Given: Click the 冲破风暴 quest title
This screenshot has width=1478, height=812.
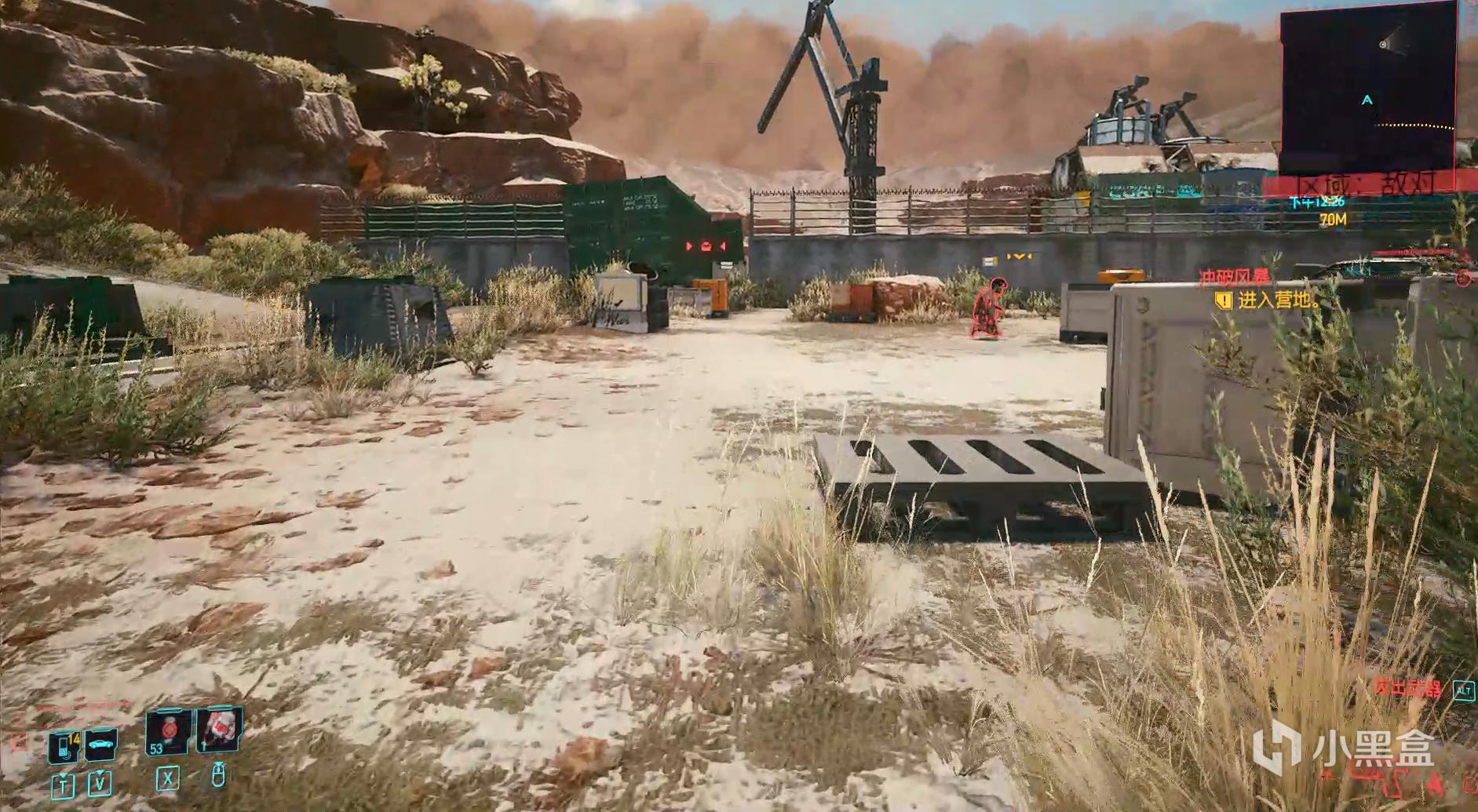Looking at the screenshot, I should pyautogui.click(x=1233, y=279).
